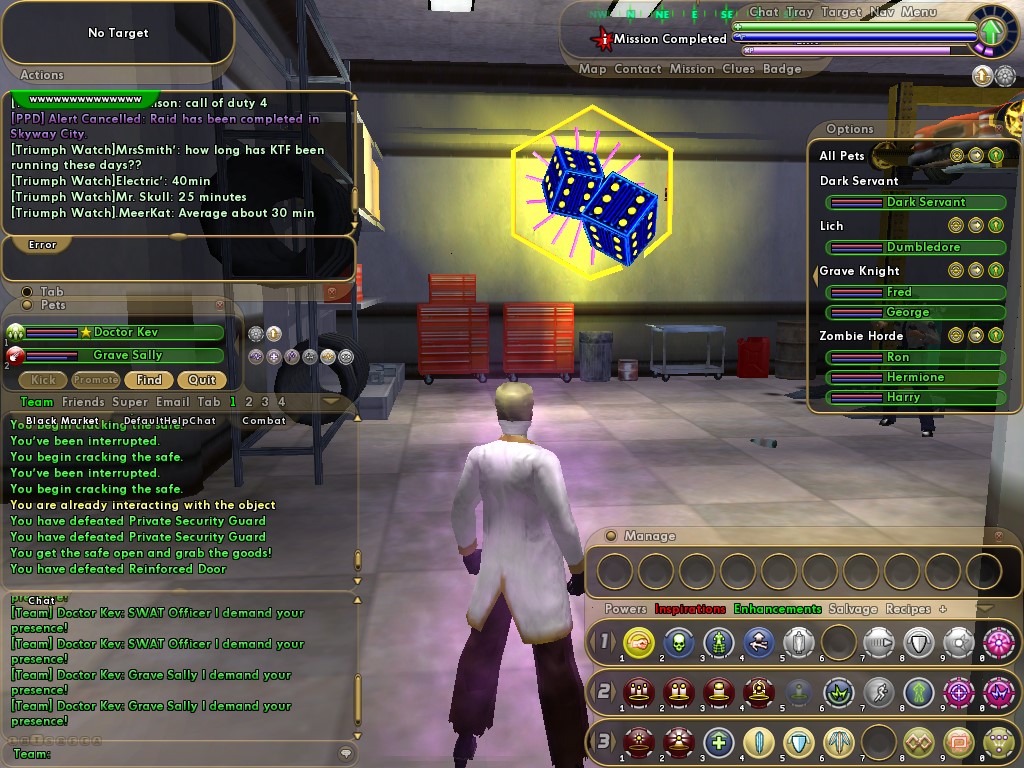Select the Hermione zombie pet
Image resolution: width=1024 pixels, height=768 pixels.
point(914,377)
